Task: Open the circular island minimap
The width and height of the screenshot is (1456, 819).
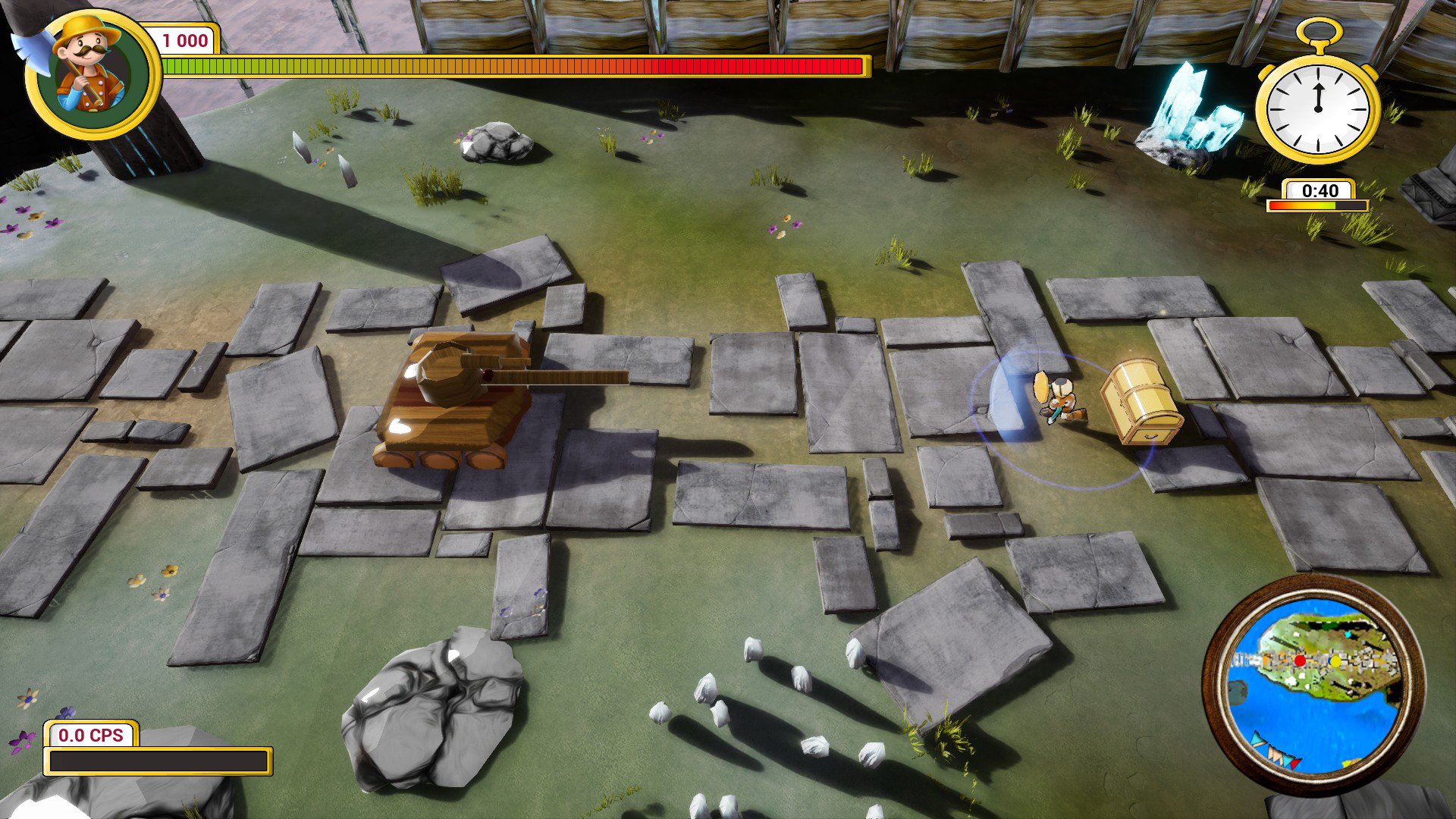Action: [1313, 685]
